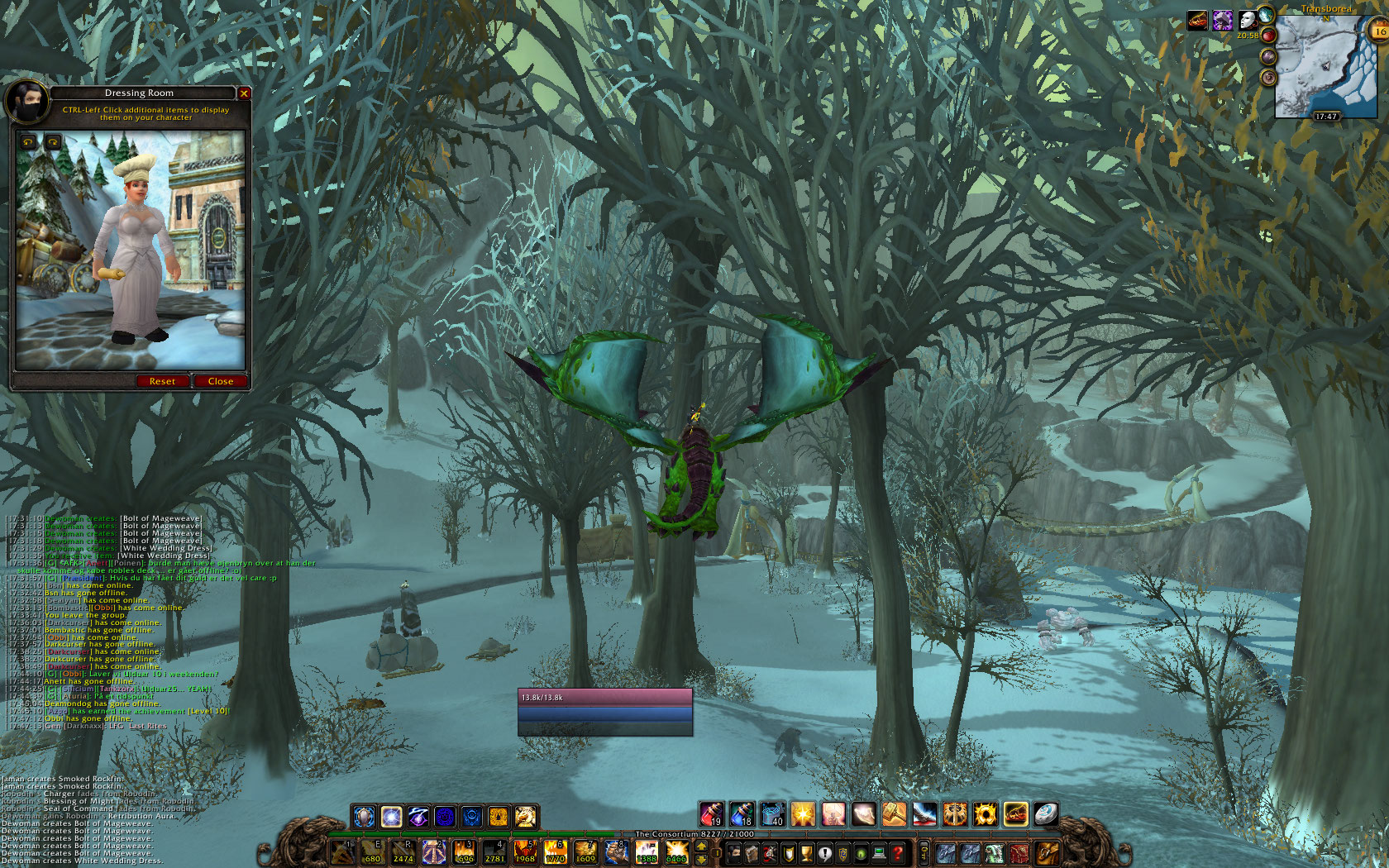Click the 17:47 clock under the minimap
Viewport: 1389px width, 868px height.
click(x=1326, y=117)
